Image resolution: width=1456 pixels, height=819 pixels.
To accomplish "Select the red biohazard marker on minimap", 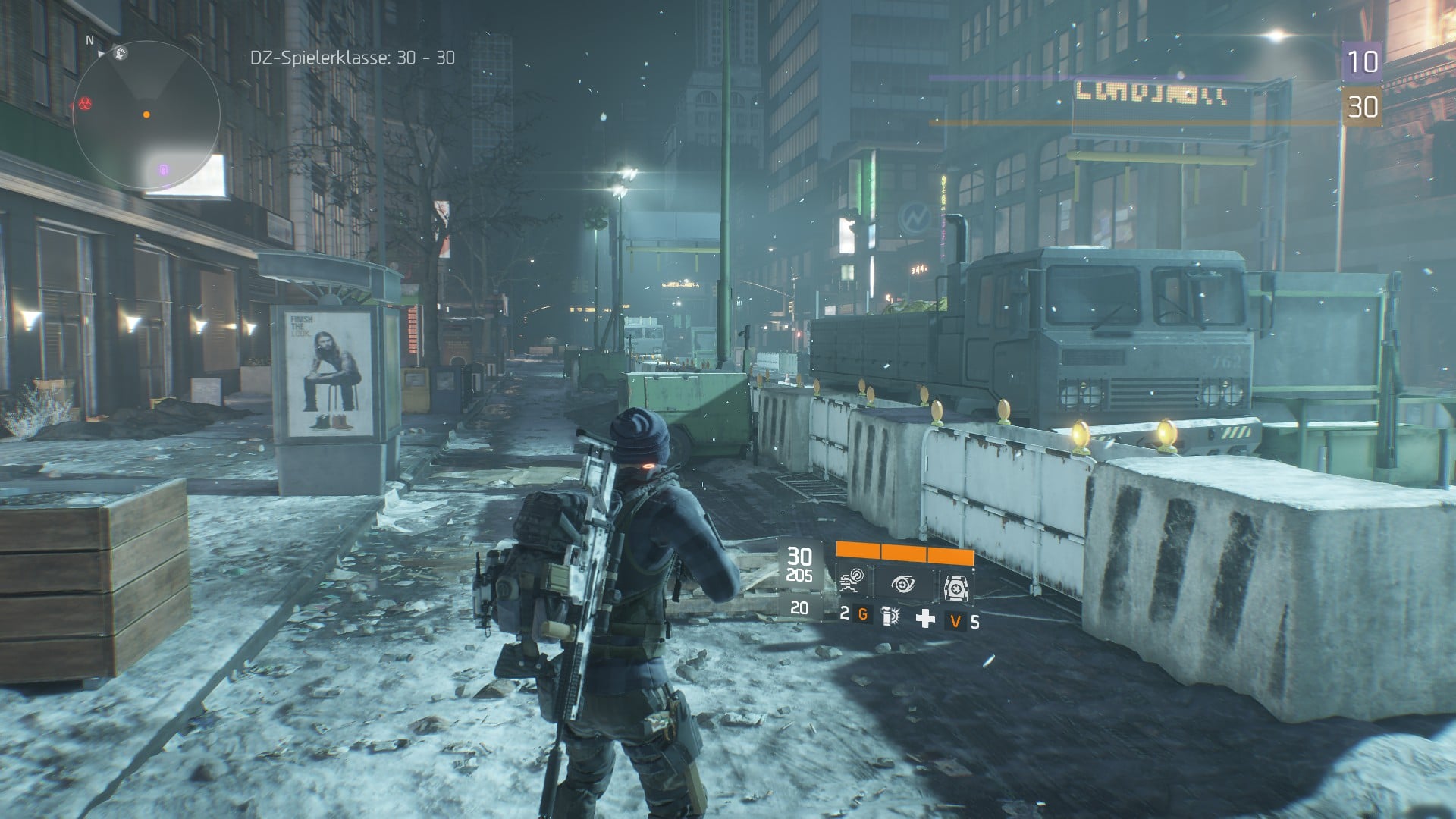I will 84,102.
